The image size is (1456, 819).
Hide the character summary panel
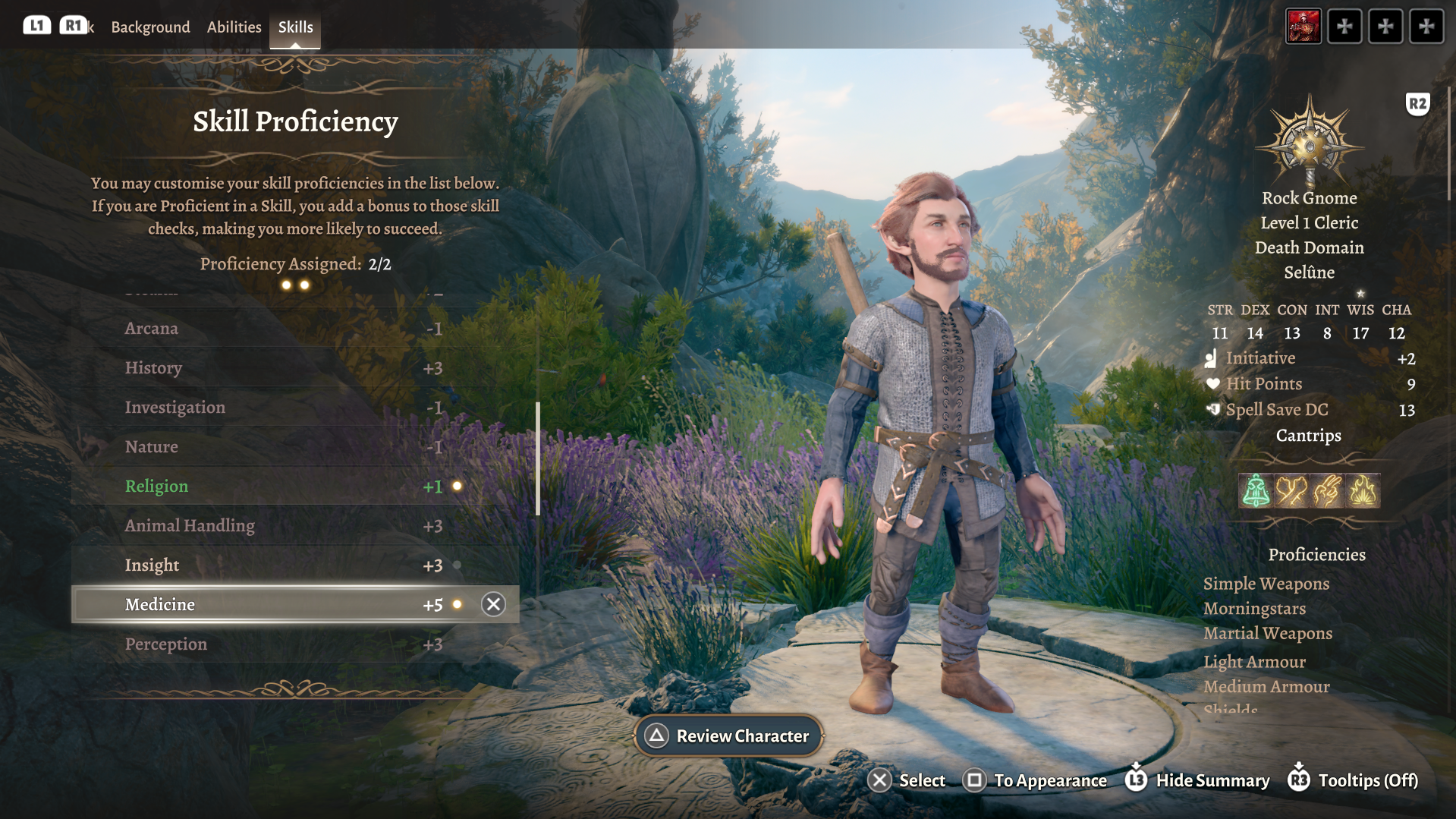(1197, 780)
